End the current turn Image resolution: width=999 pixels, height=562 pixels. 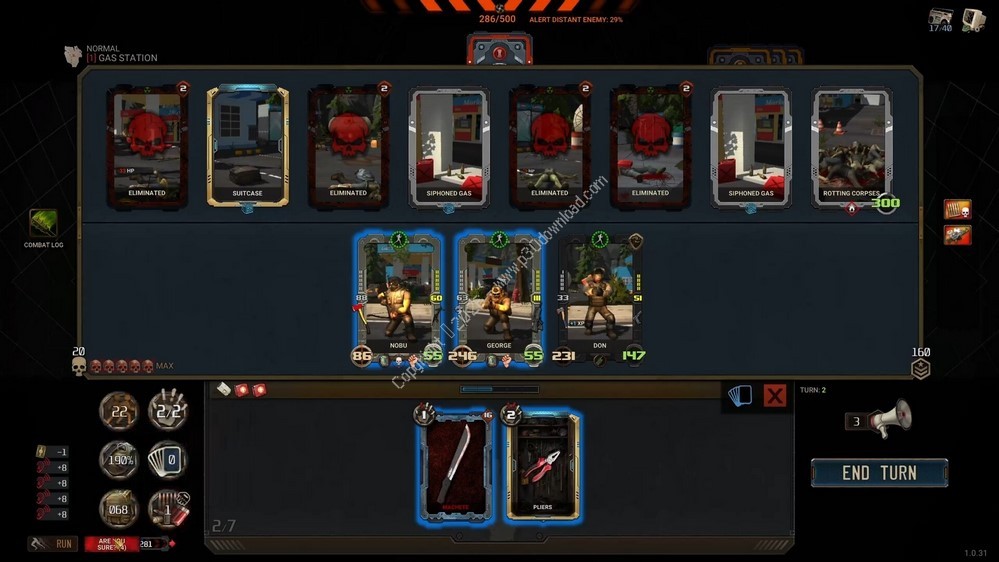879,473
